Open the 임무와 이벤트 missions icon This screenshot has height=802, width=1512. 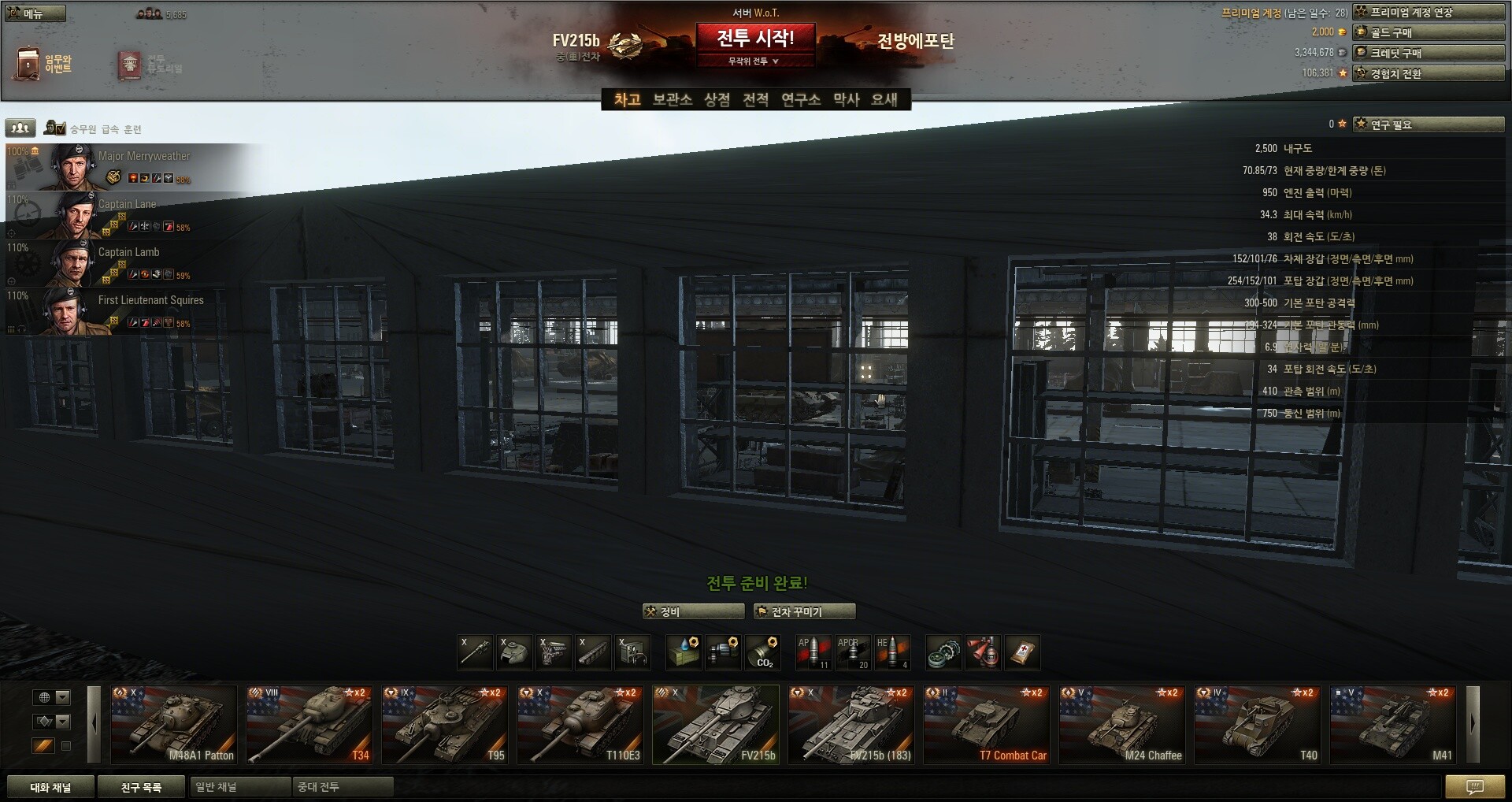43,64
